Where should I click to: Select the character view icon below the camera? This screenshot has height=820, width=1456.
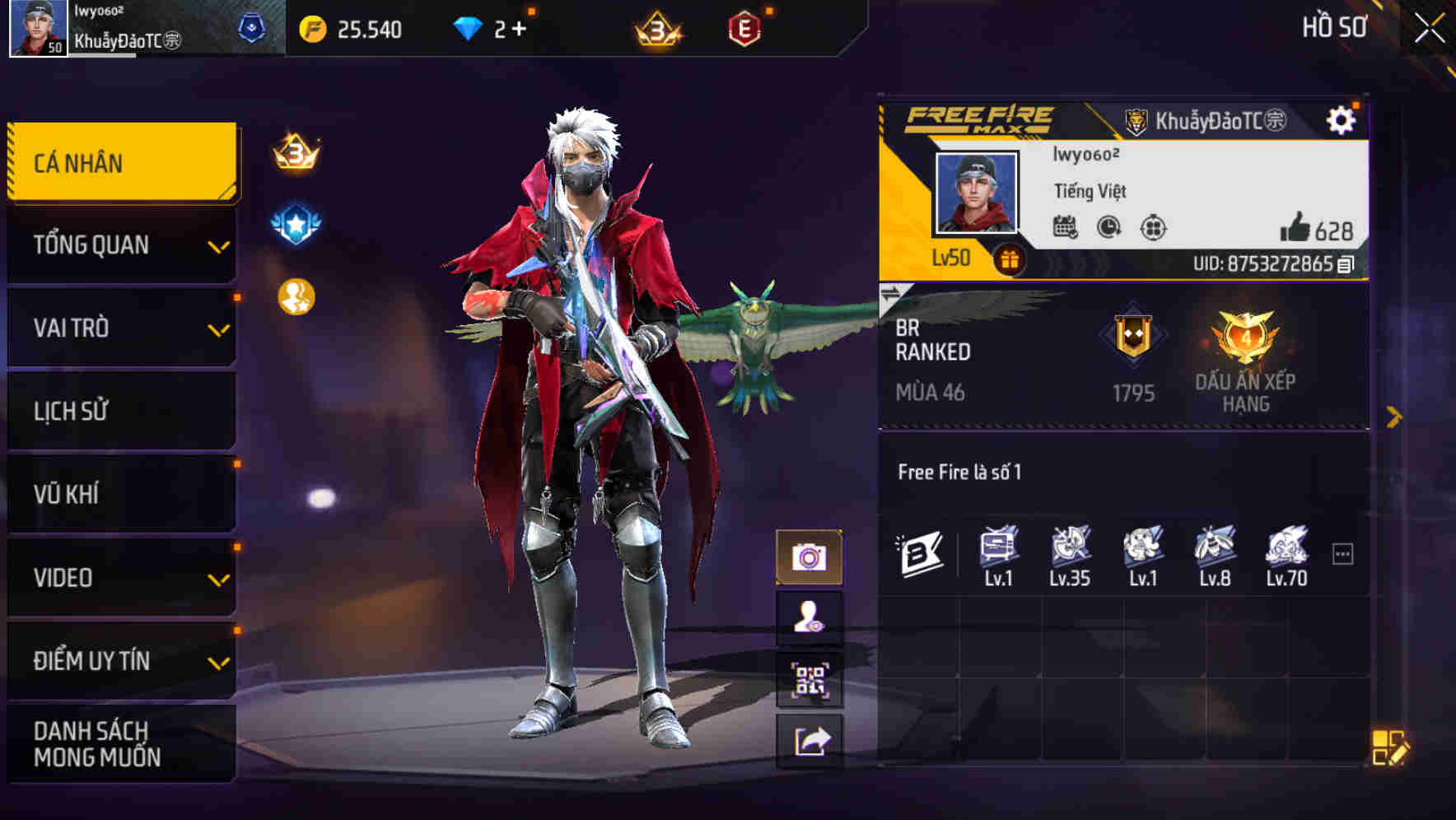810,616
